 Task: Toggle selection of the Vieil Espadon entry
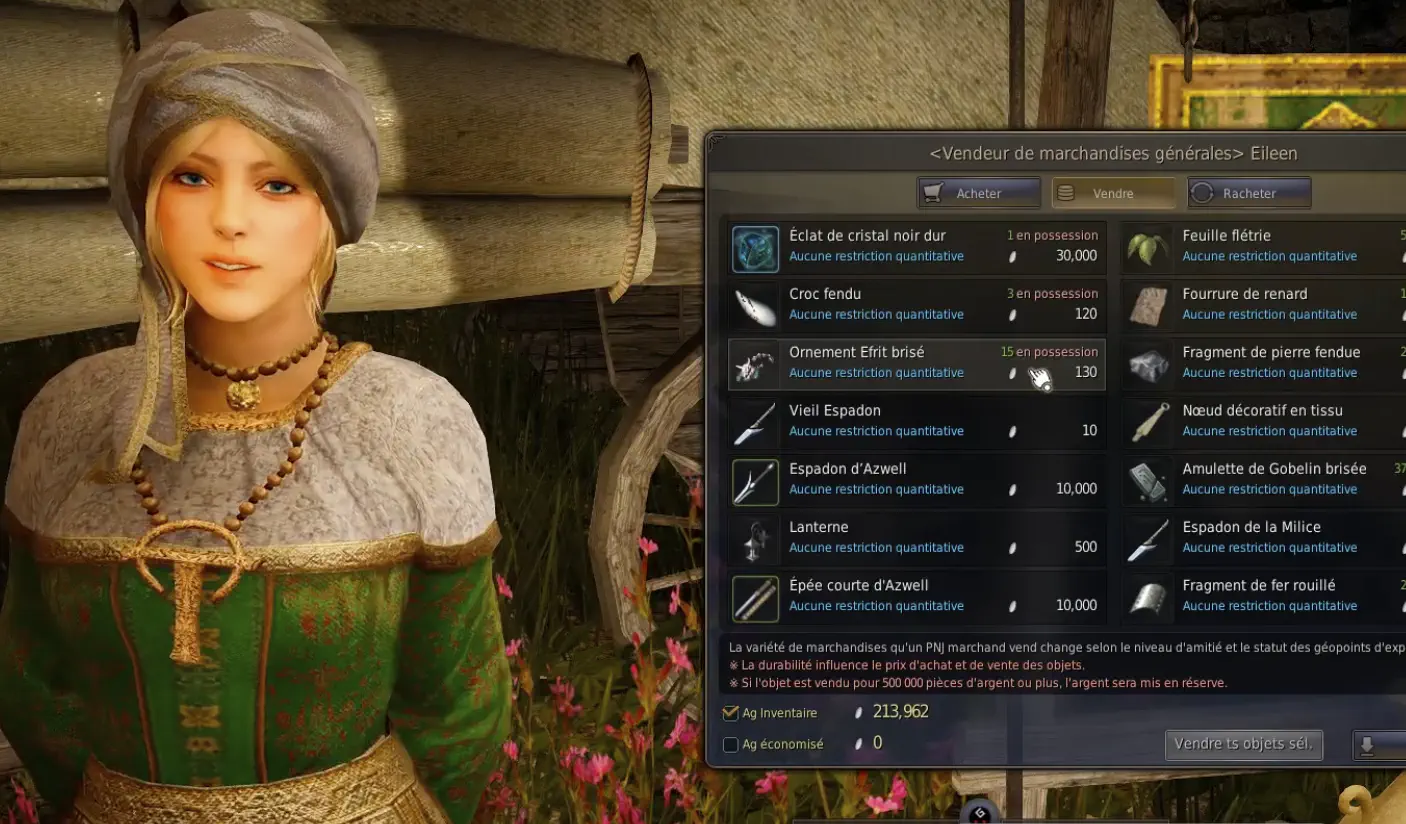click(915, 422)
